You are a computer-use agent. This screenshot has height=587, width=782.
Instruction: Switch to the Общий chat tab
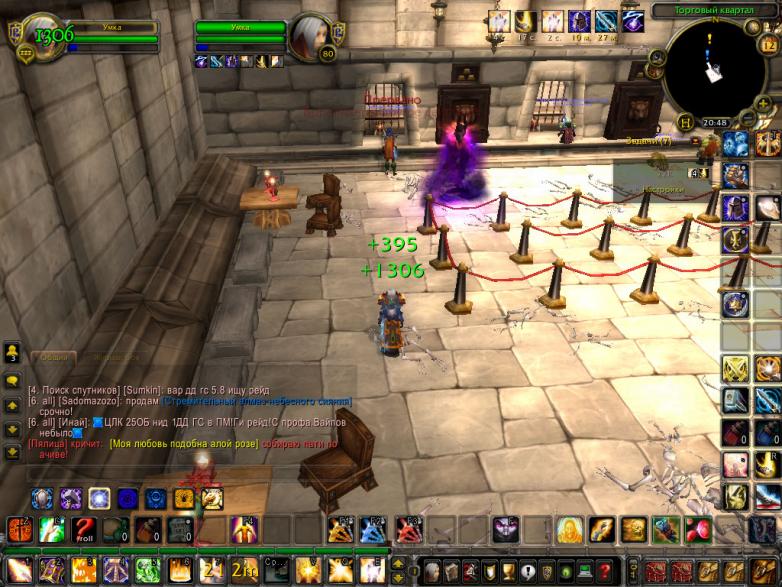click(x=54, y=355)
